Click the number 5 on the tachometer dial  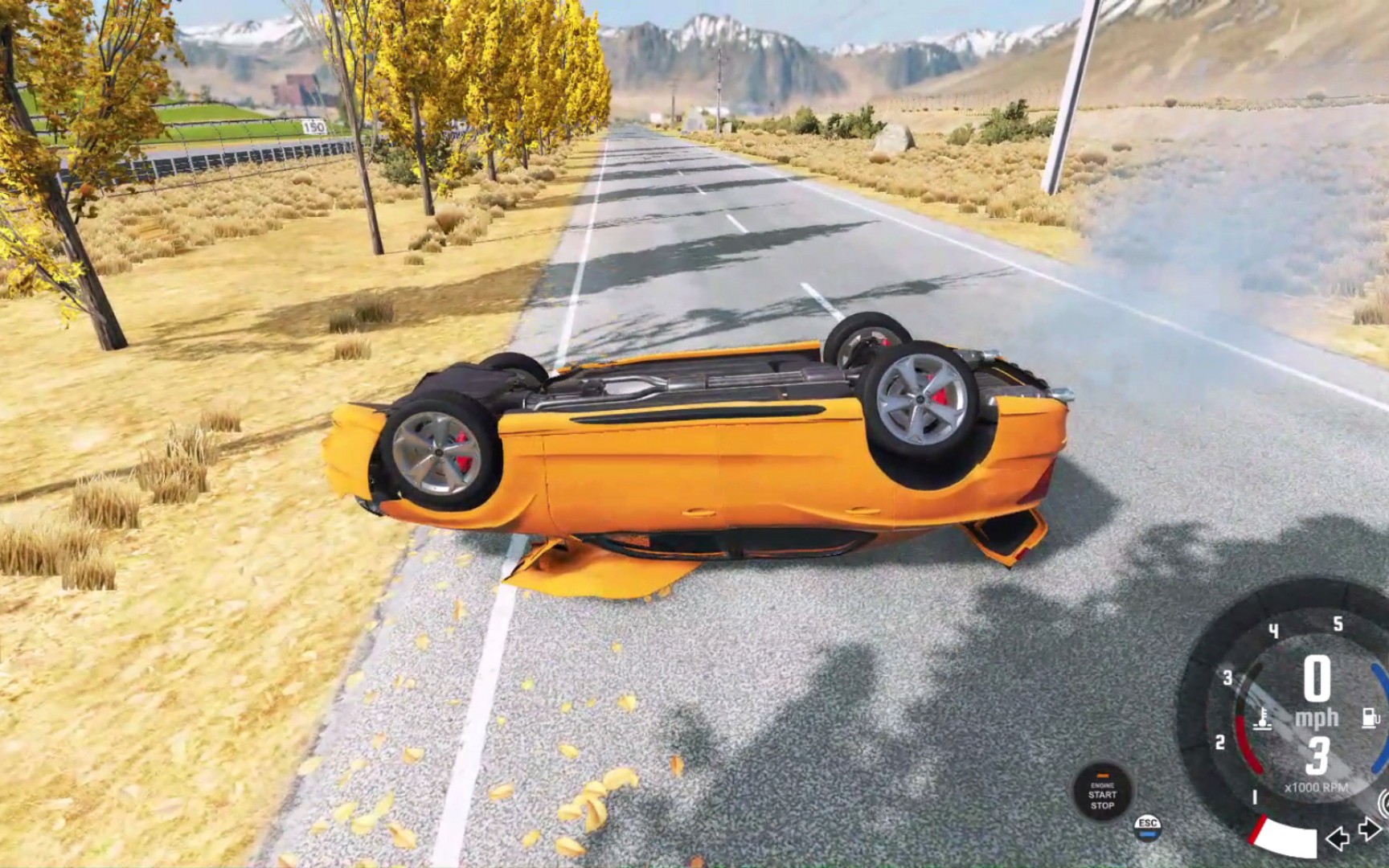coord(1338,623)
